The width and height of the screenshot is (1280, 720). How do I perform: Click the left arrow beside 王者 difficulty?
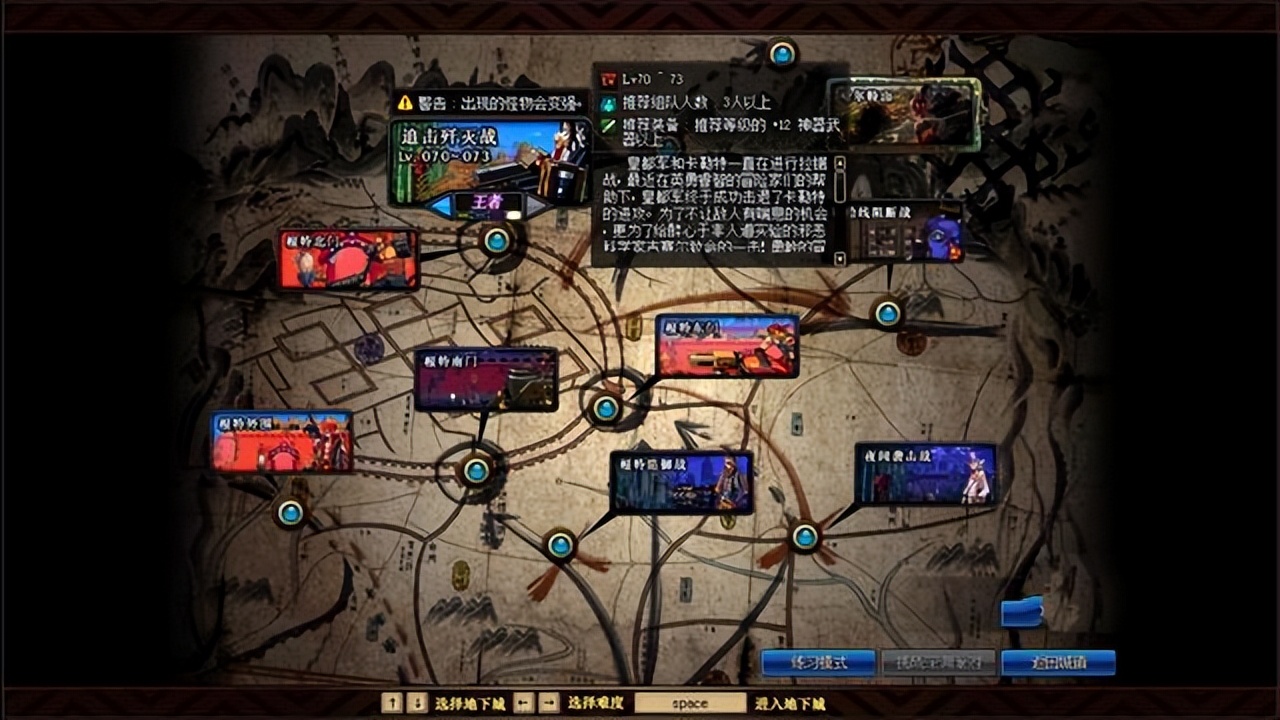click(443, 205)
